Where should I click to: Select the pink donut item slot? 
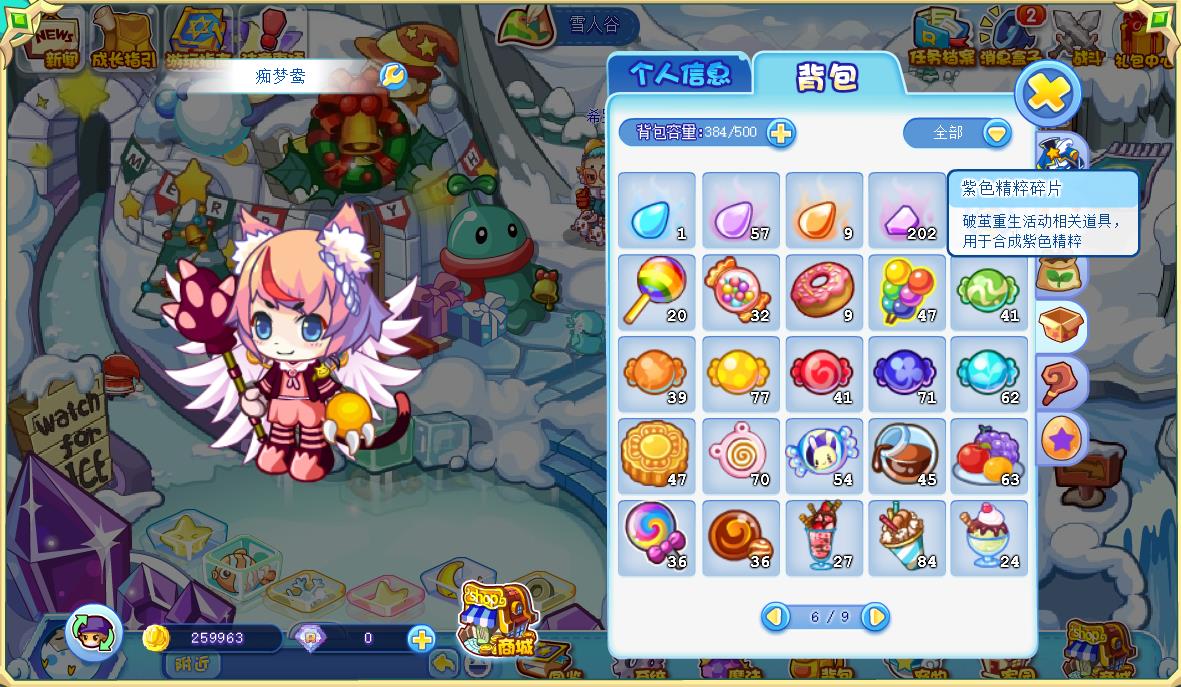click(x=823, y=291)
